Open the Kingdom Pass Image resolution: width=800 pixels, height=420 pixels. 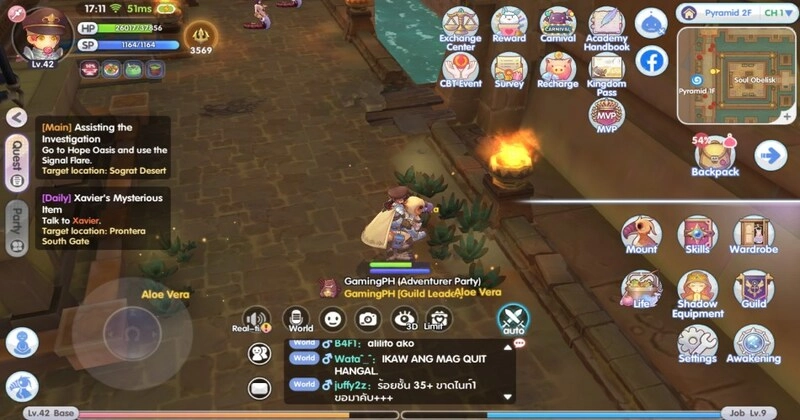[x=606, y=68]
